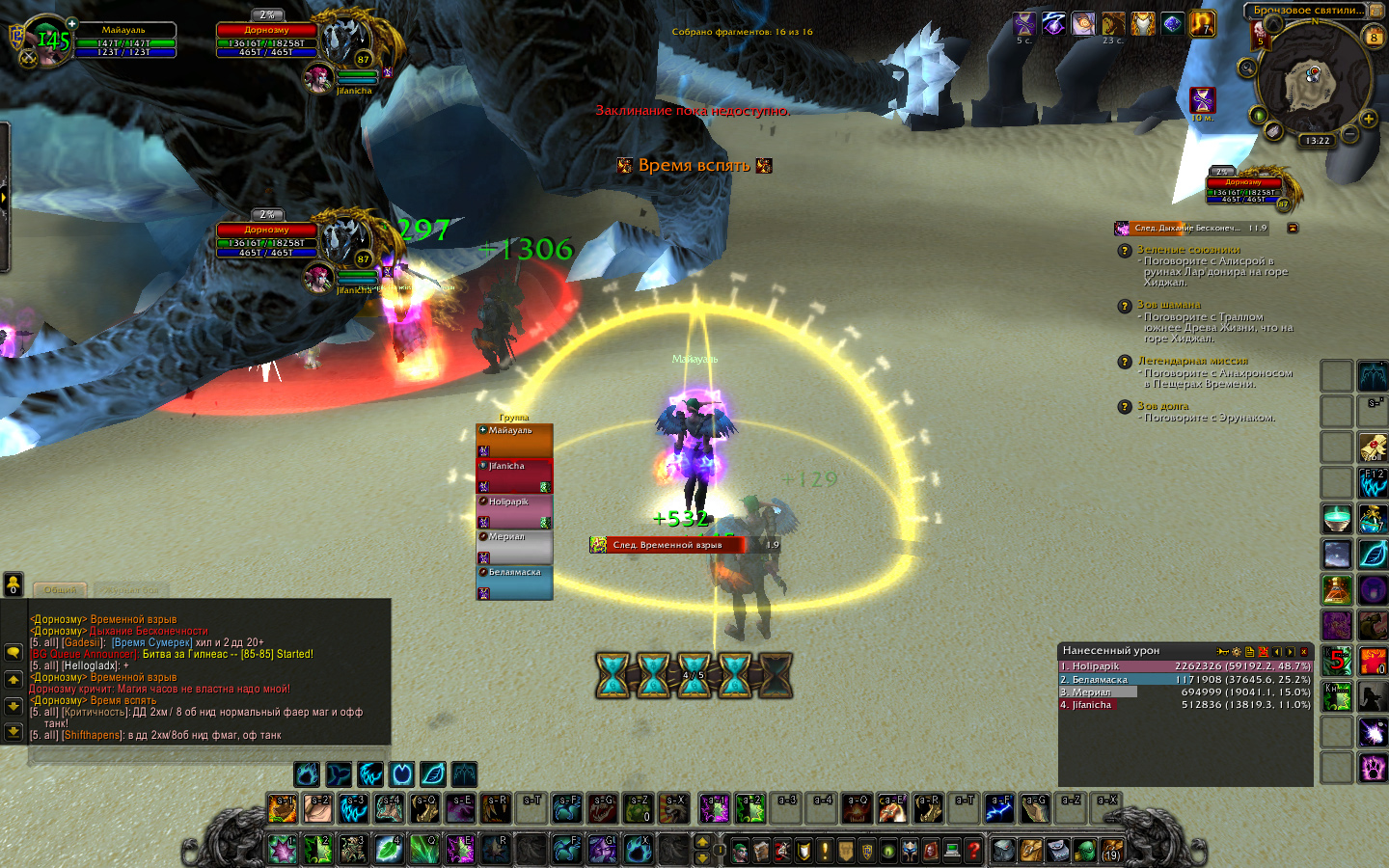Open the social friends button above chat
The height and width of the screenshot is (868, 1389).
[14, 584]
